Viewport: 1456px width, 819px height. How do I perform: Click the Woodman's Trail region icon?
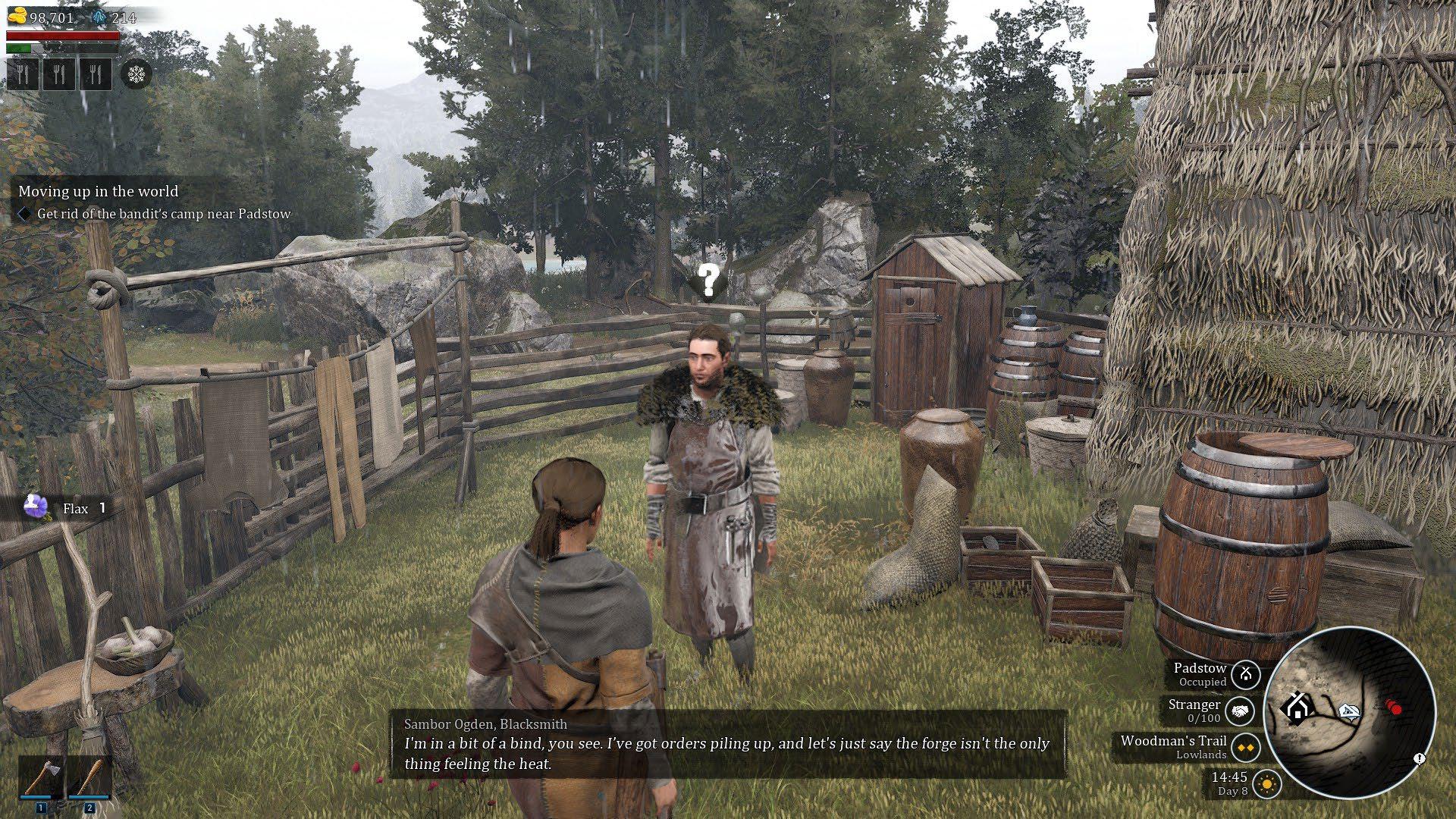[1244, 748]
